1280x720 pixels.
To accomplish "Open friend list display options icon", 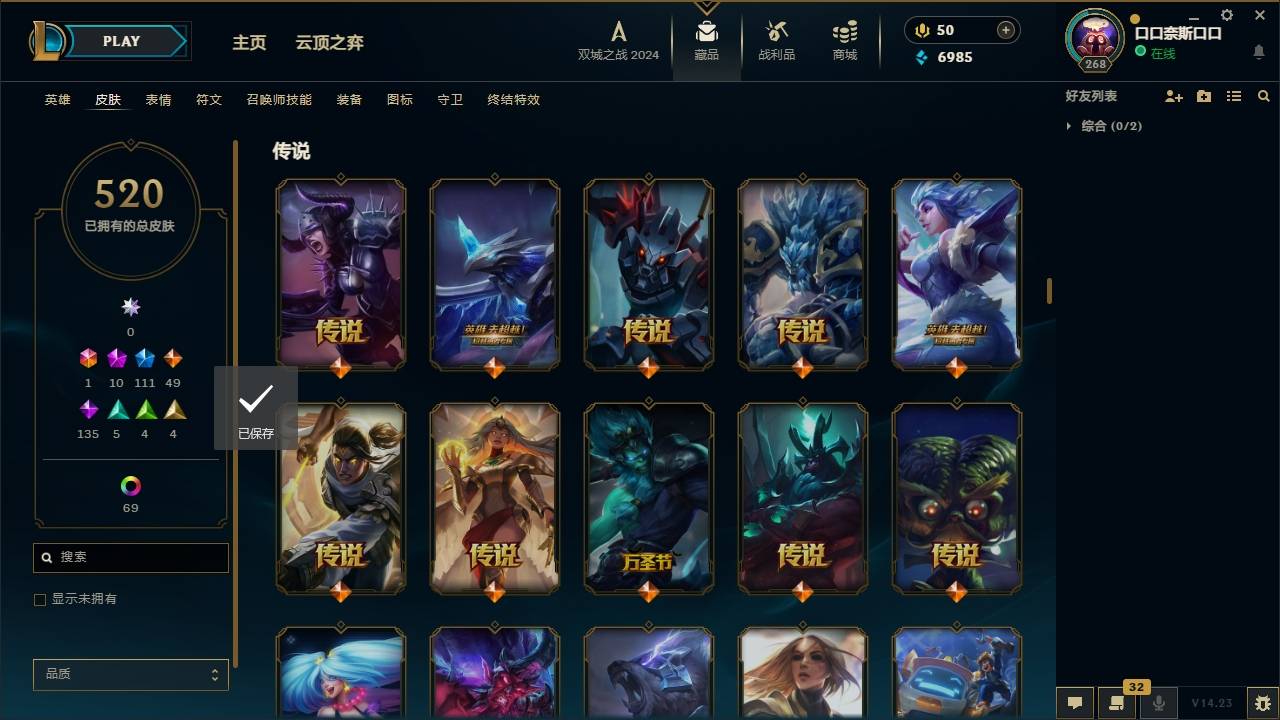I will [1233, 96].
